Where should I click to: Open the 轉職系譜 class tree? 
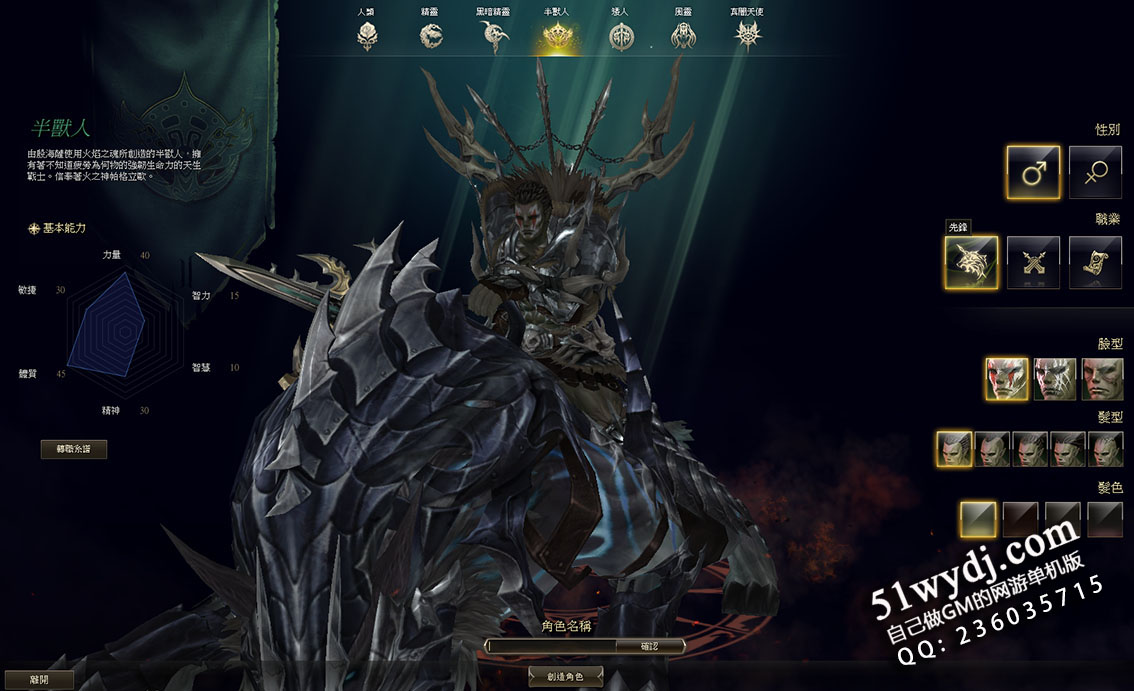tap(74, 449)
